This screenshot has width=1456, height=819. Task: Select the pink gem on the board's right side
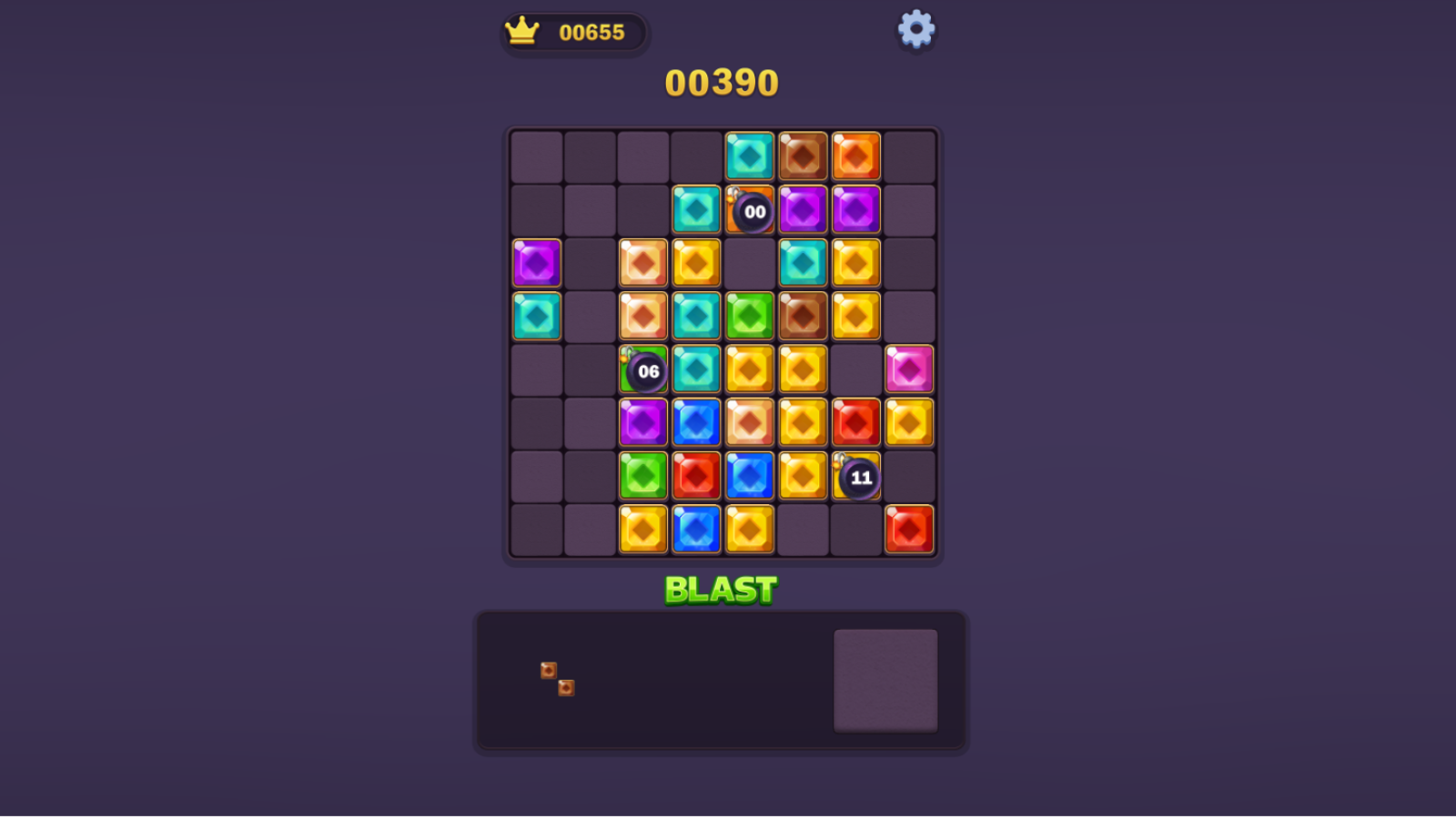909,369
